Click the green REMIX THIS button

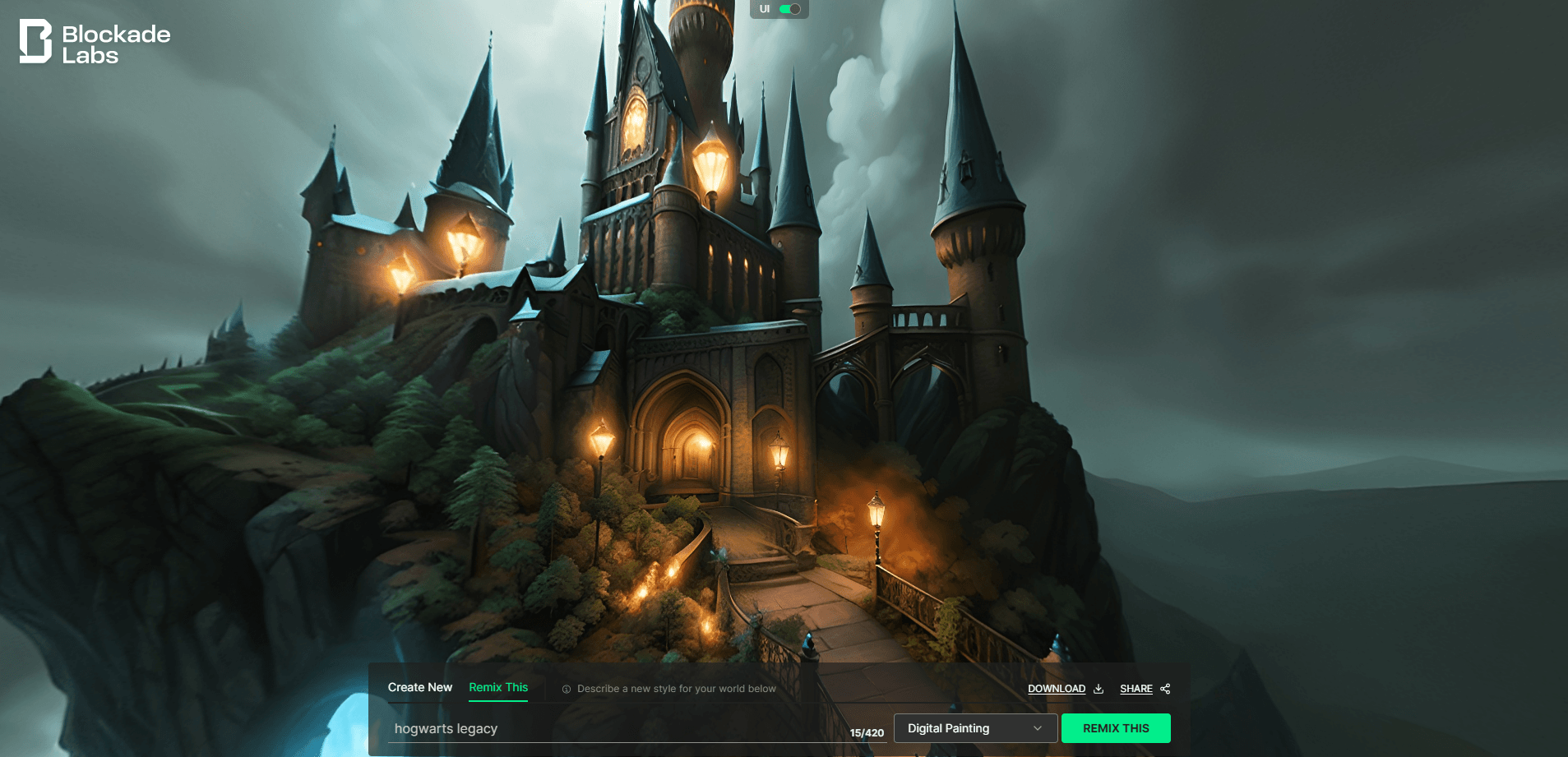[x=1115, y=728]
